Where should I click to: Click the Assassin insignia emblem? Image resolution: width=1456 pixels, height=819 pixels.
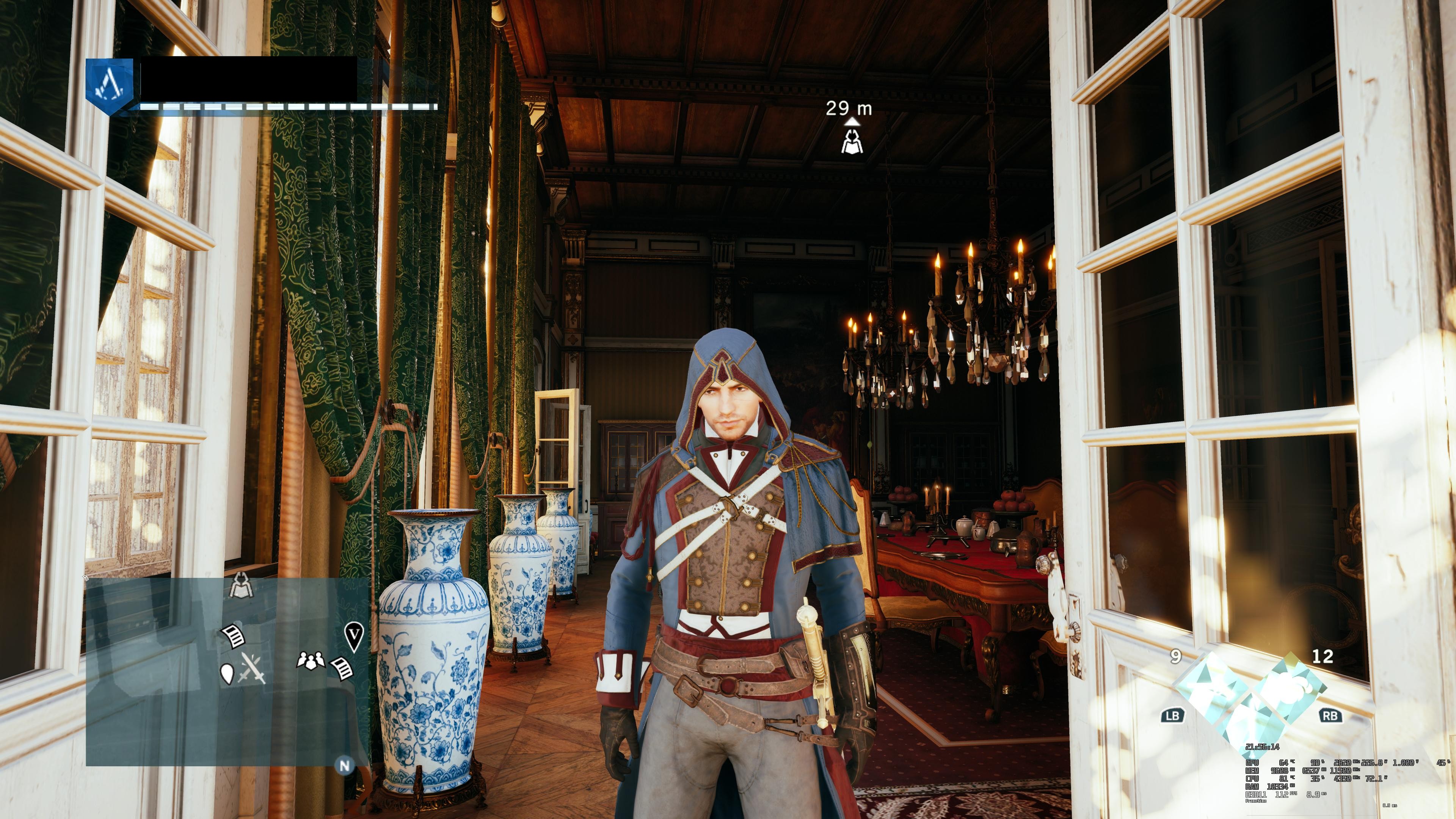click(110, 86)
